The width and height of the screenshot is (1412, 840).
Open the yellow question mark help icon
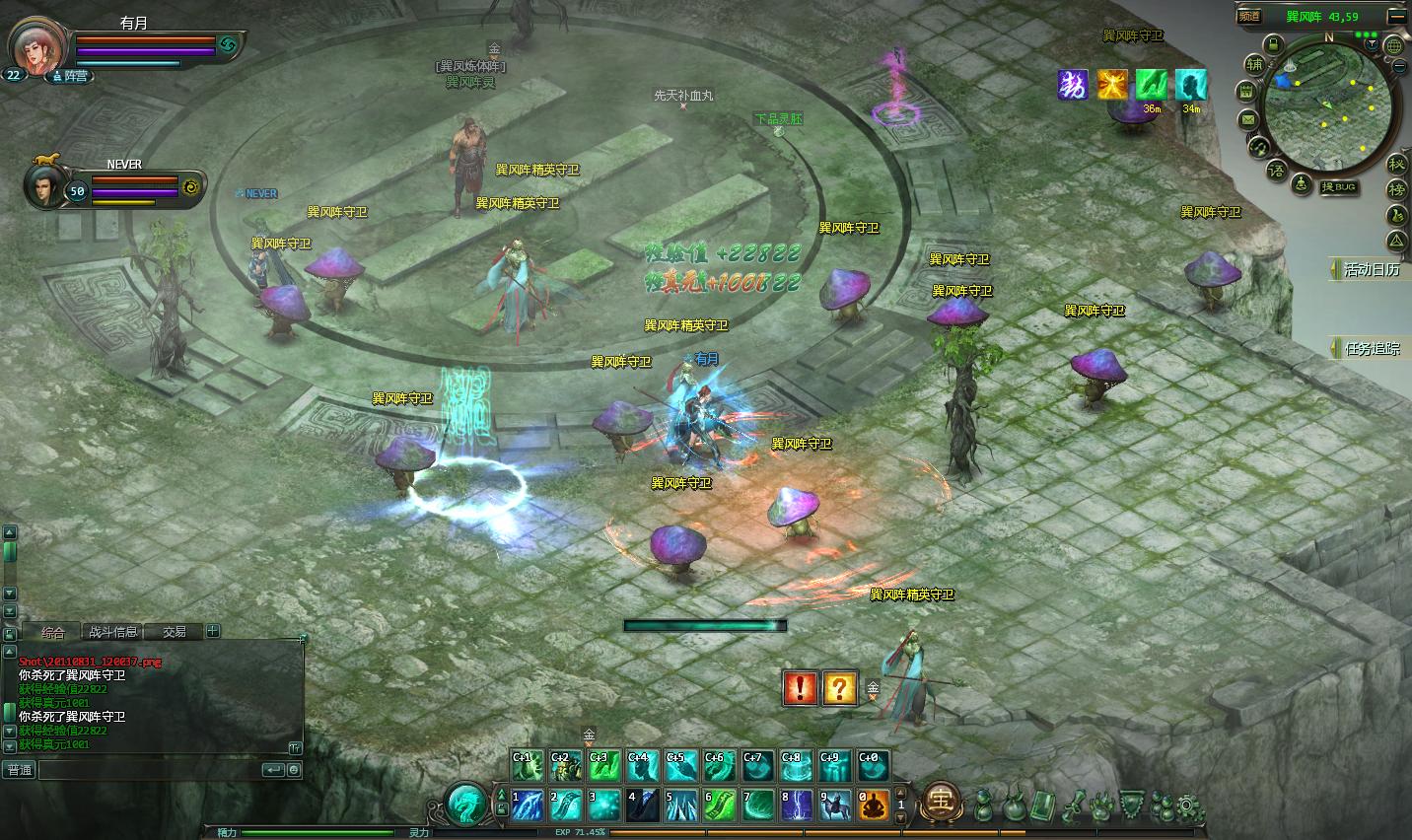(839, 687)
